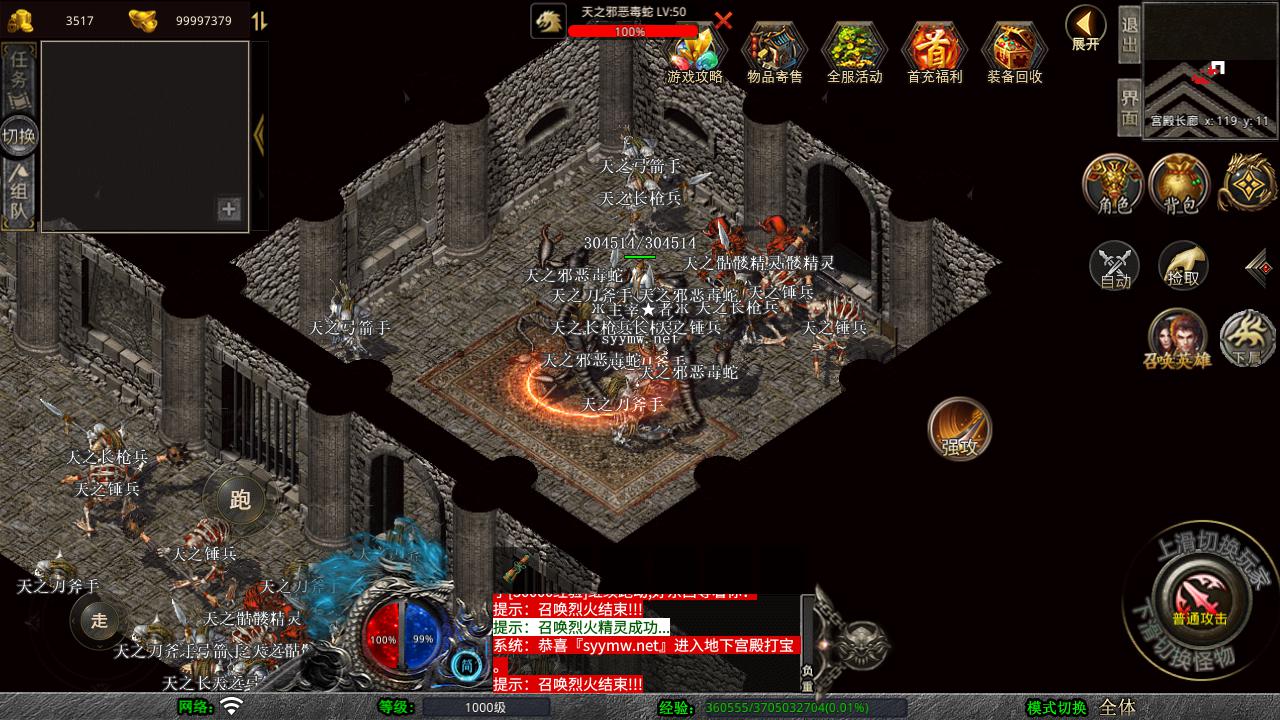Click the 退出 exit button
The width and height of the screenshot is (1280, 720).
point(1129,33)
